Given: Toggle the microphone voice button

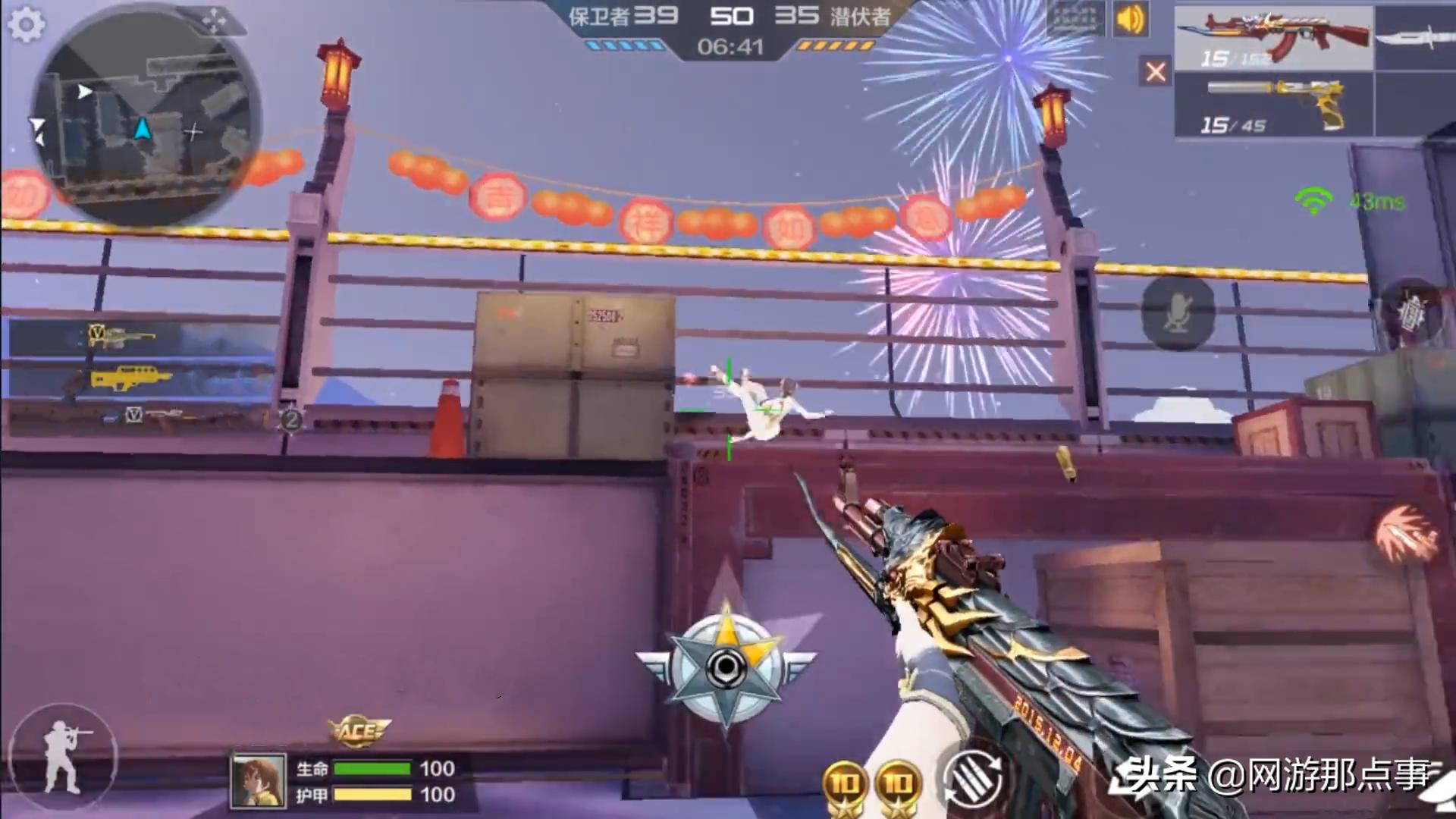Looking at the screenshot, I should [x=1178, y=312].
